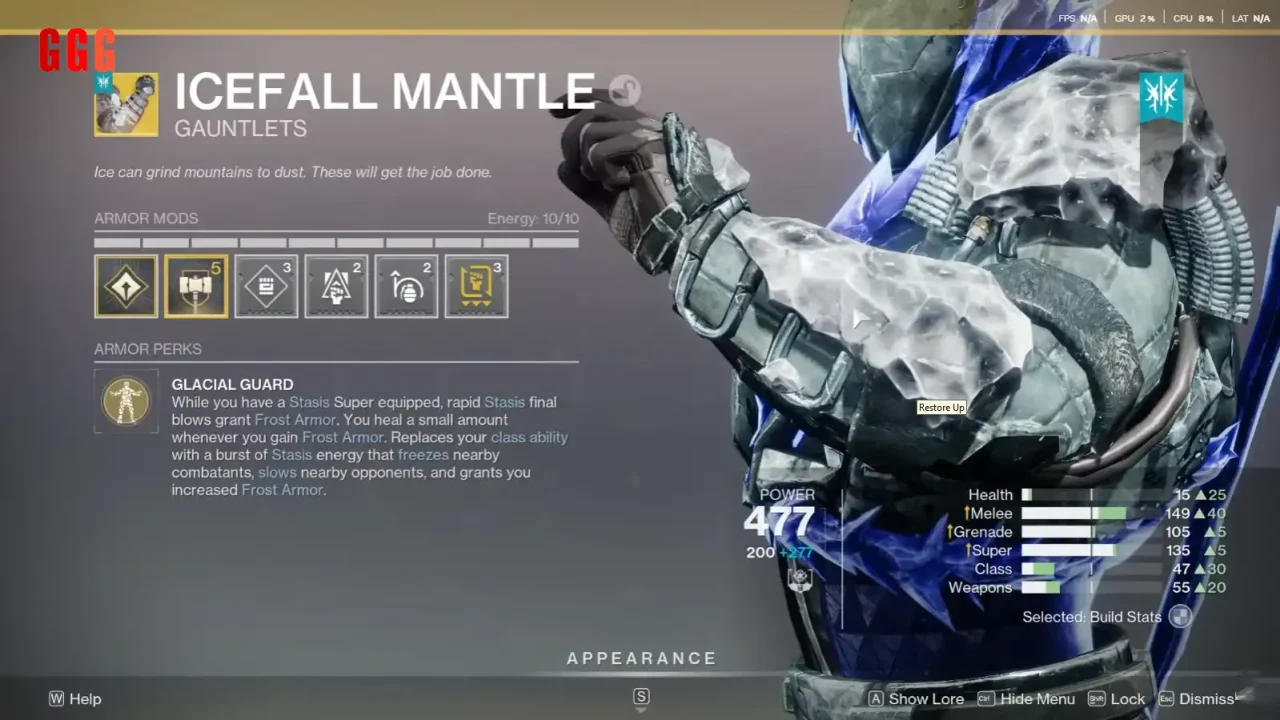Screen dimensions: 1280x720
Task: Click the Stasis subclass emblem near top right
Action: (1161, 95)
